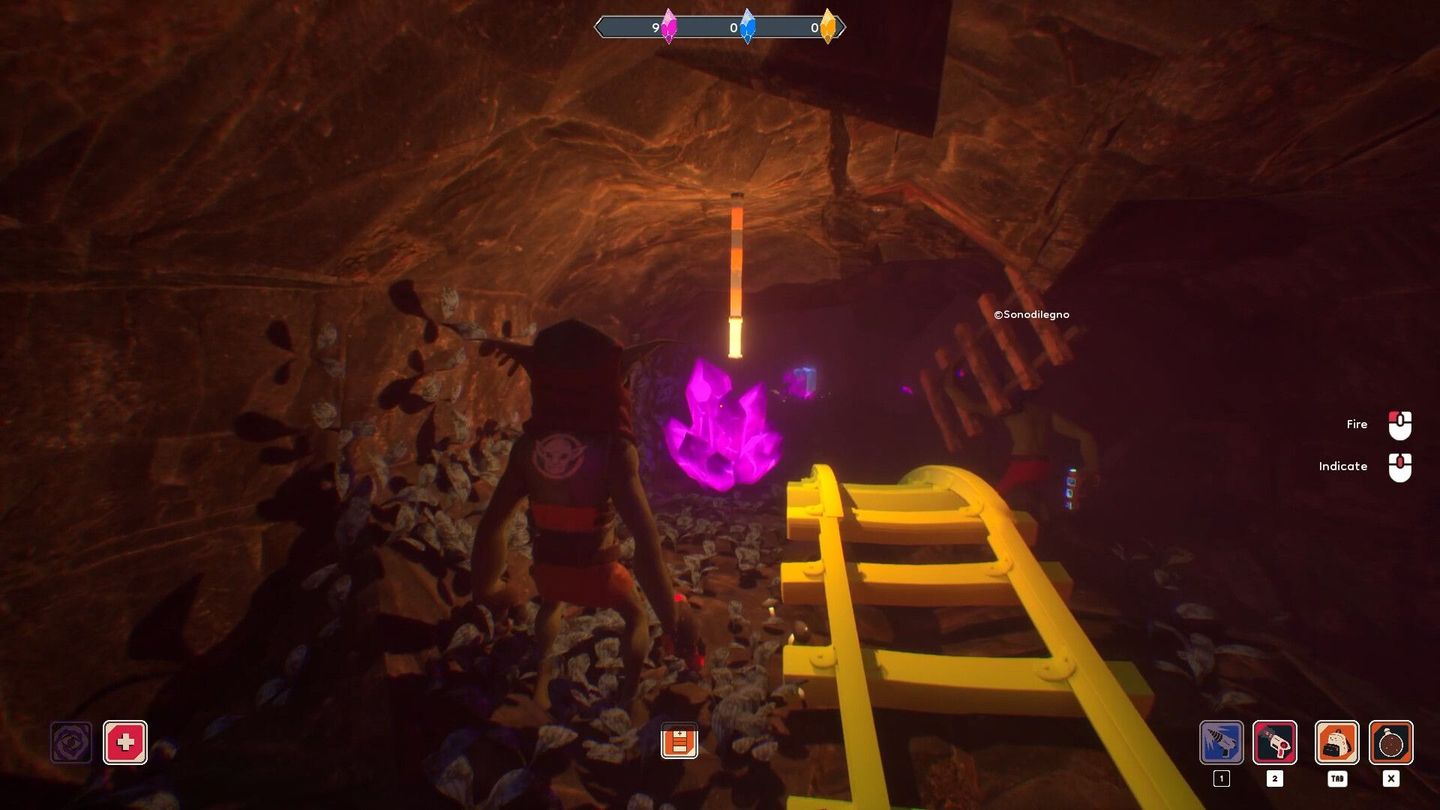
Task: Click the X keybind label
Action: [1390, 778]
